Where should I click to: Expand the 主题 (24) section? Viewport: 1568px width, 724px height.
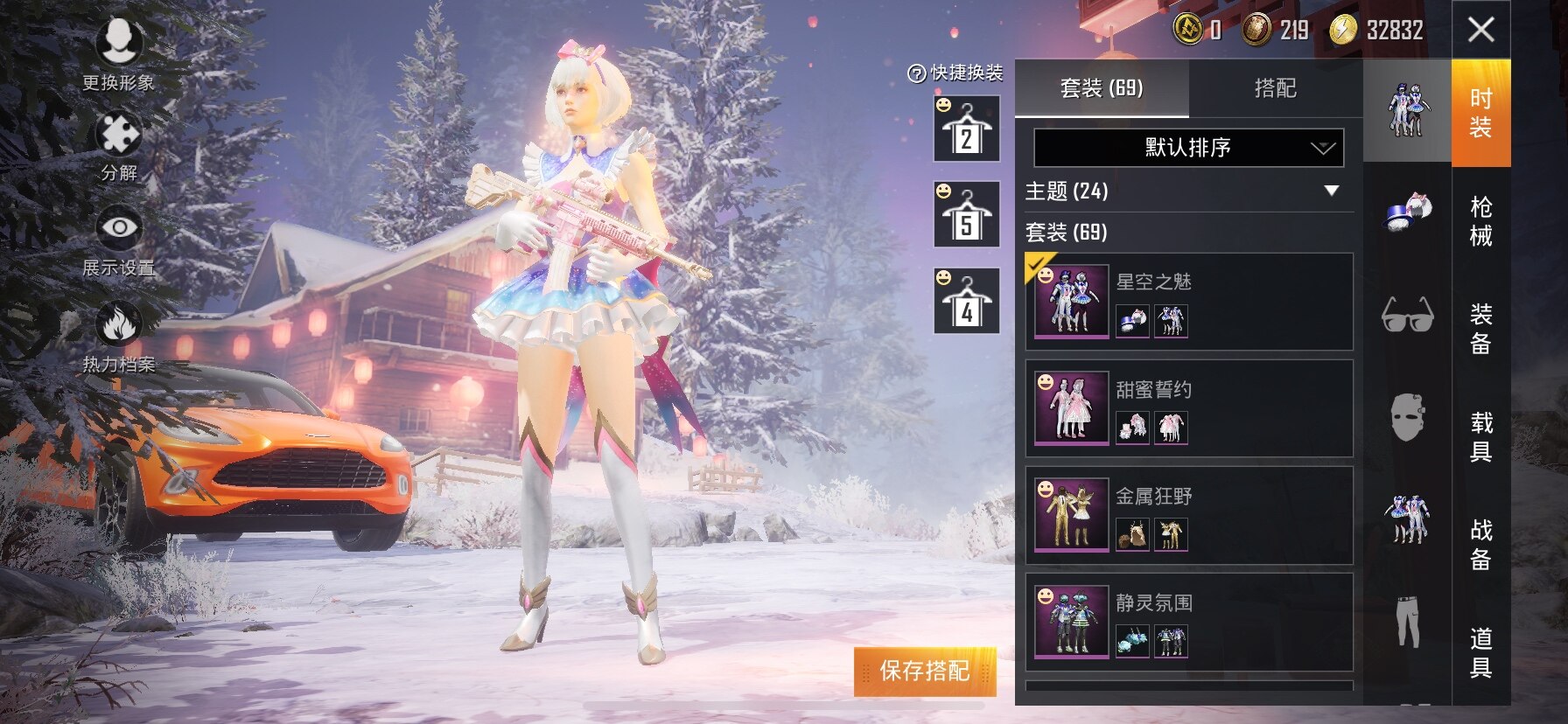tap(1331, 191)
